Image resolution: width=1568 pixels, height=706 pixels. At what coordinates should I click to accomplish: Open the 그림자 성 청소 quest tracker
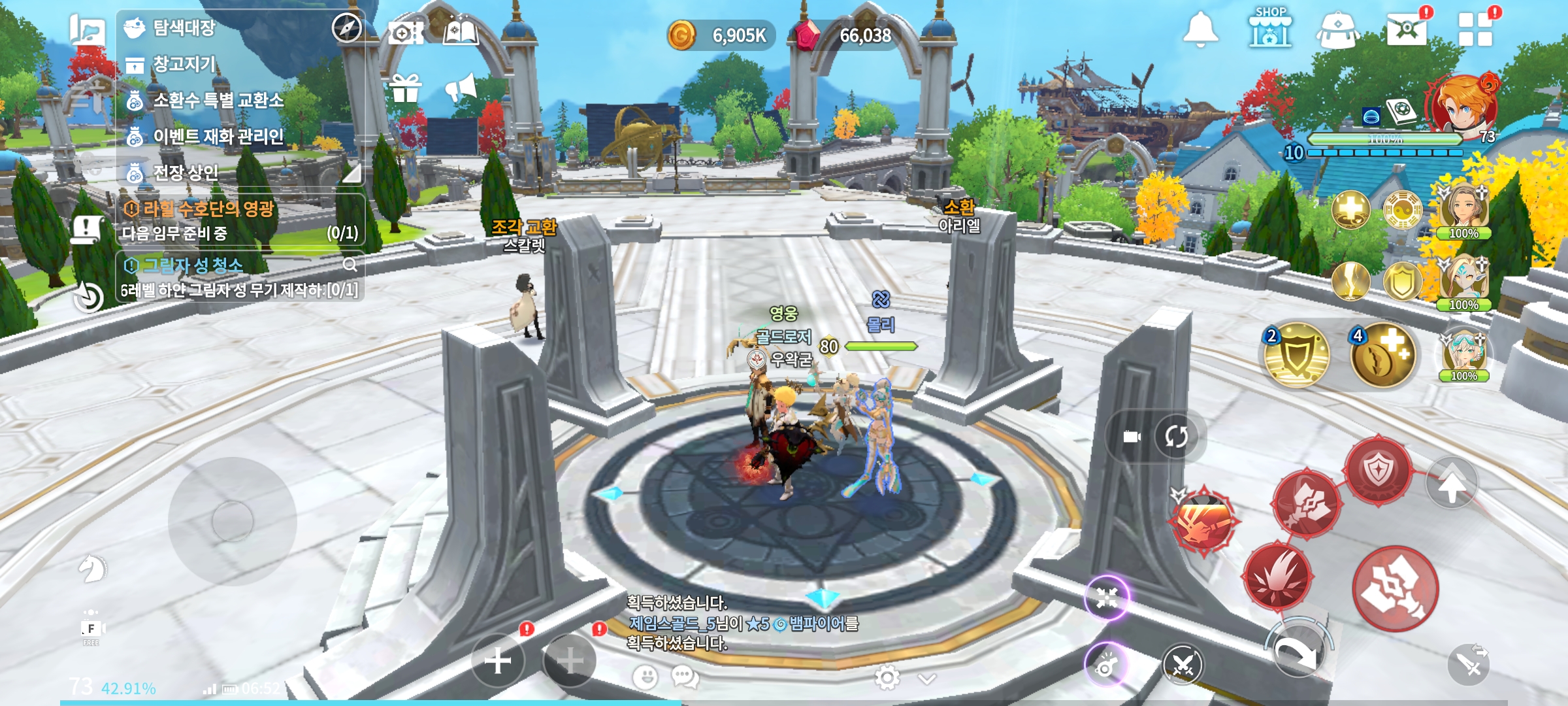click(x=239, y=277)
